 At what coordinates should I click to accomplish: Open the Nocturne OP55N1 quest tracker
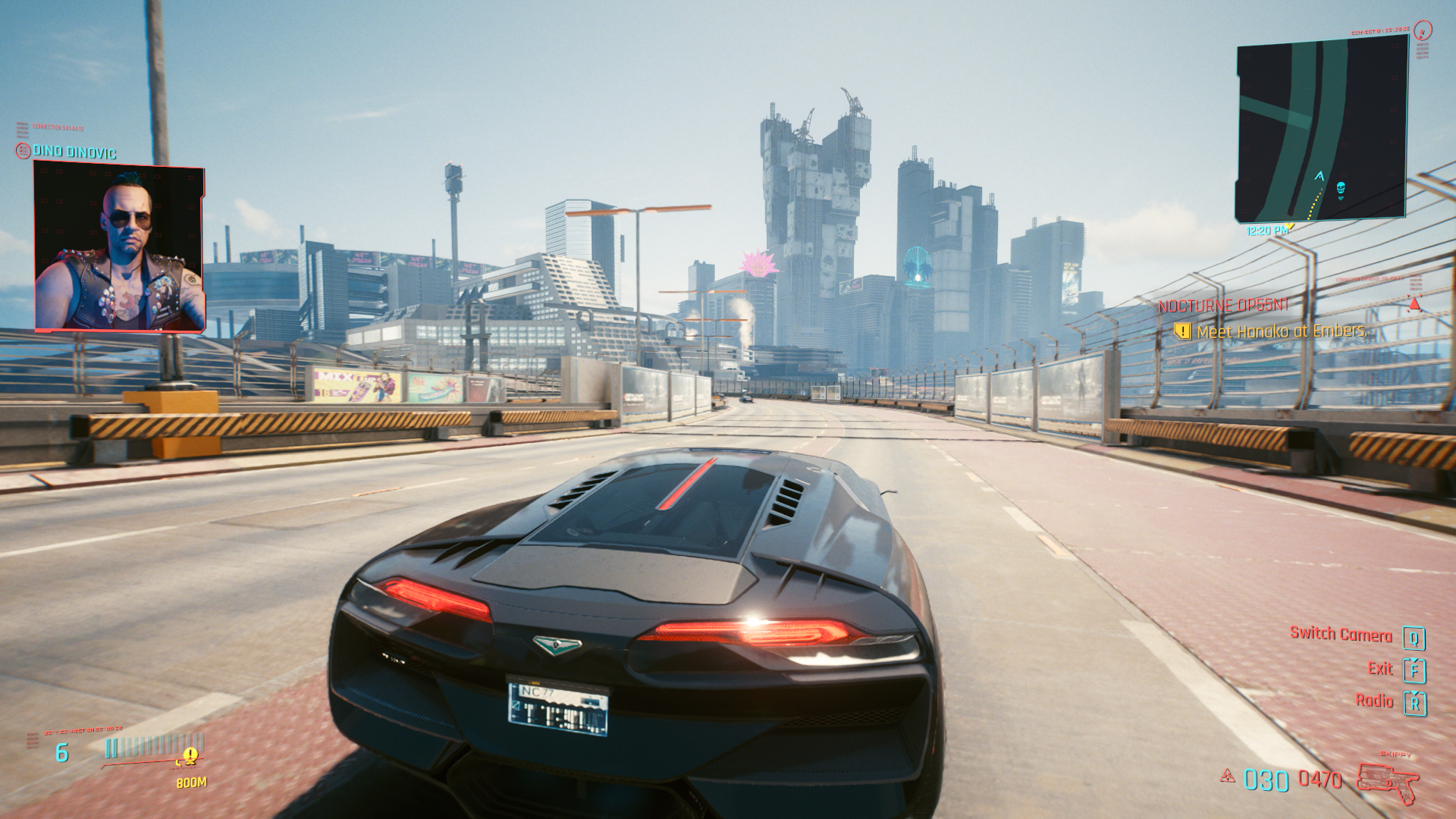click(1222, 306)
